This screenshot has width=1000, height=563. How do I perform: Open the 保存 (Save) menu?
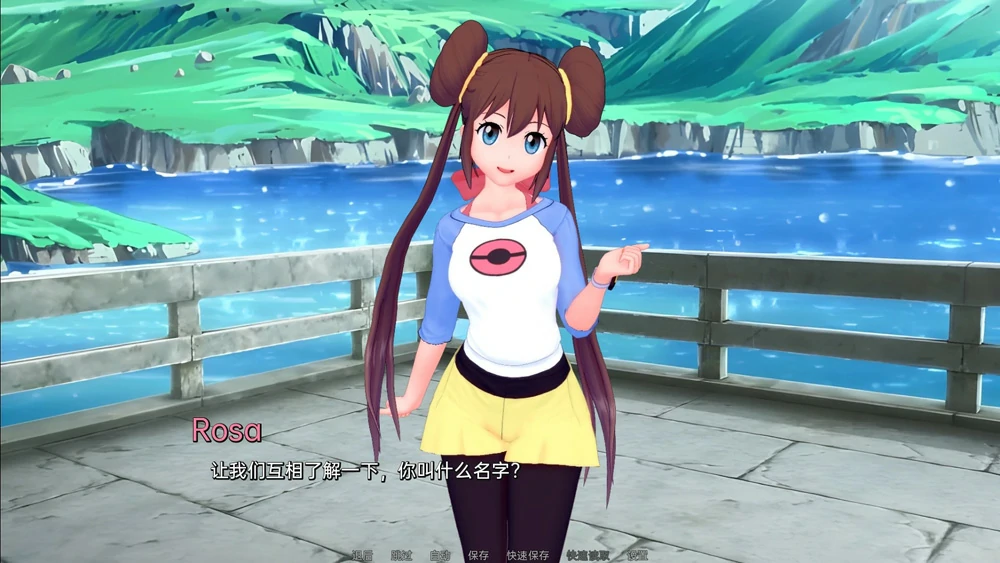pyautogui.click(x=478, y=555)
